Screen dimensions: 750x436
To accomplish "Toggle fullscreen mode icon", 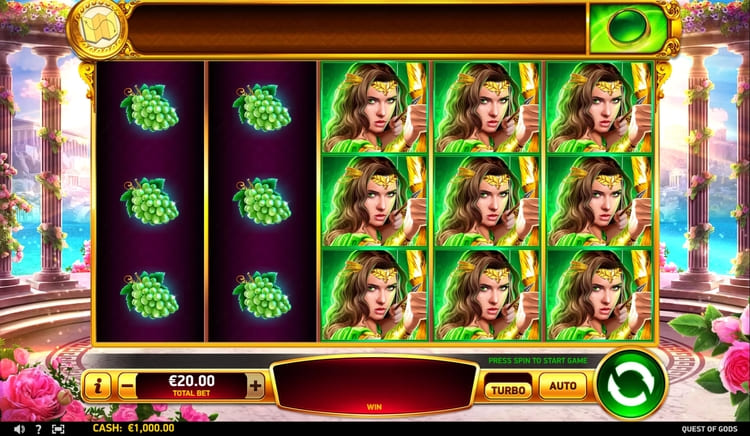I will pos(58,428).
